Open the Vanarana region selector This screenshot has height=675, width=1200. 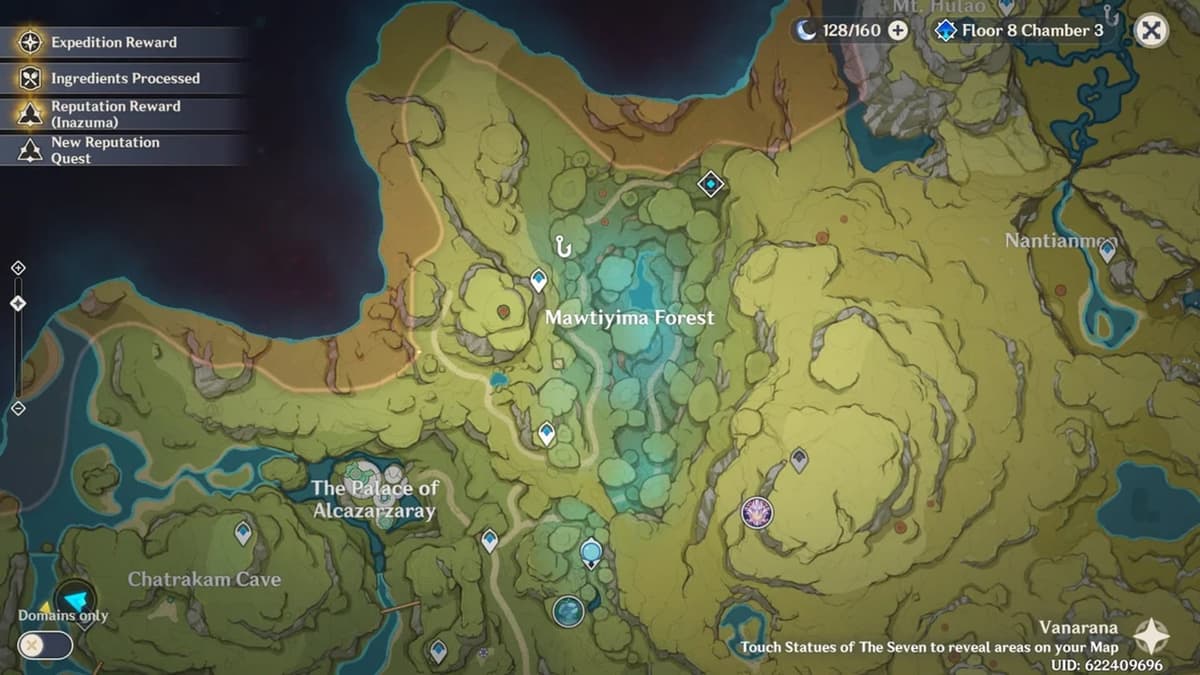pos(1150,635)
